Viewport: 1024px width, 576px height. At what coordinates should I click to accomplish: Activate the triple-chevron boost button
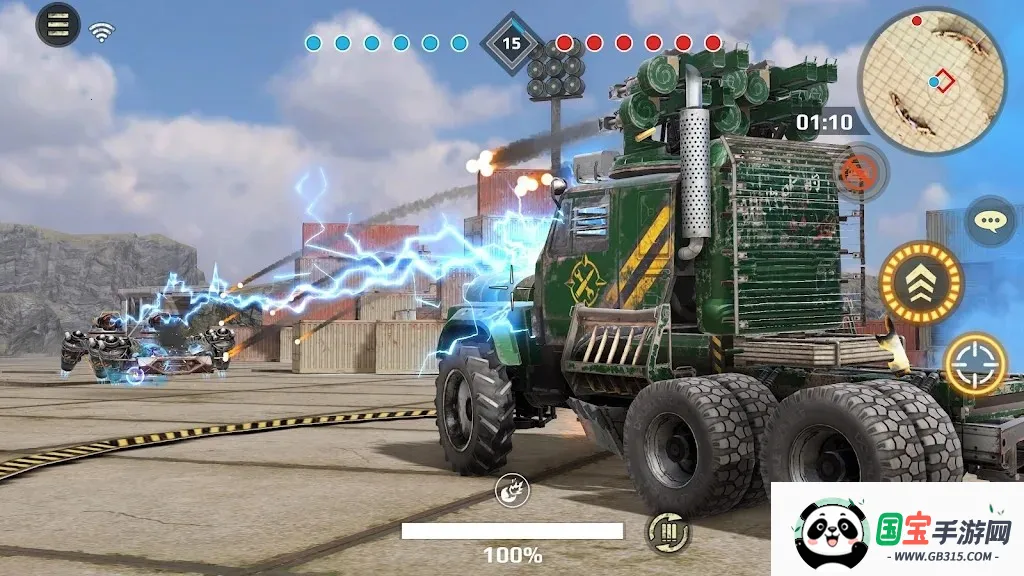point(920,283)
